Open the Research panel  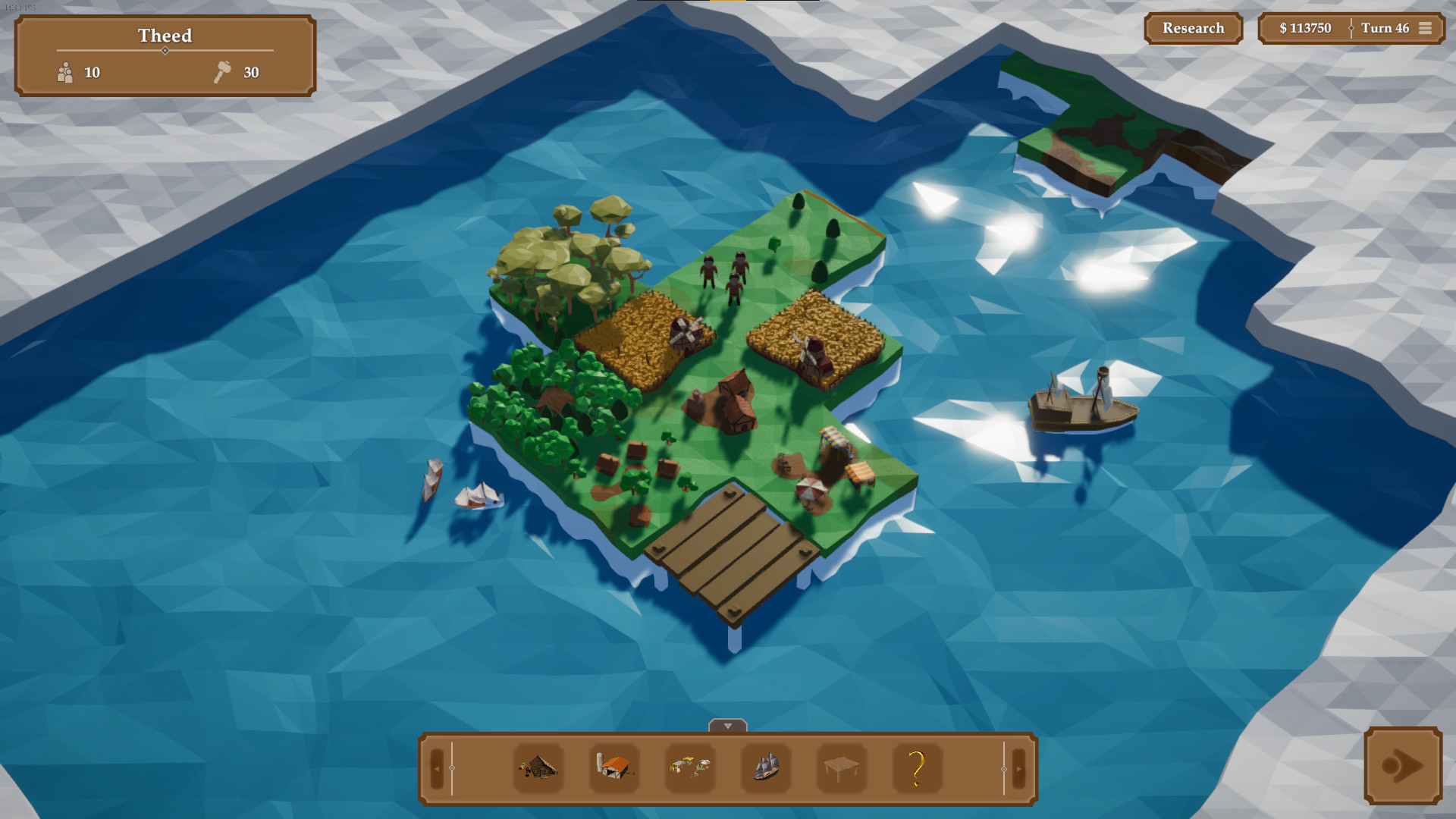click(1193, 28)
